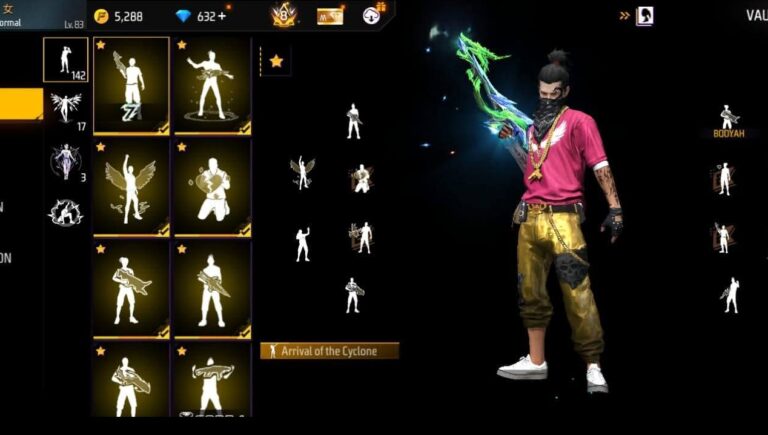Viewport: 768px width, 435px height.
Task: Choose the BOOYAH emote slot
Action: (x=729, y=122)
